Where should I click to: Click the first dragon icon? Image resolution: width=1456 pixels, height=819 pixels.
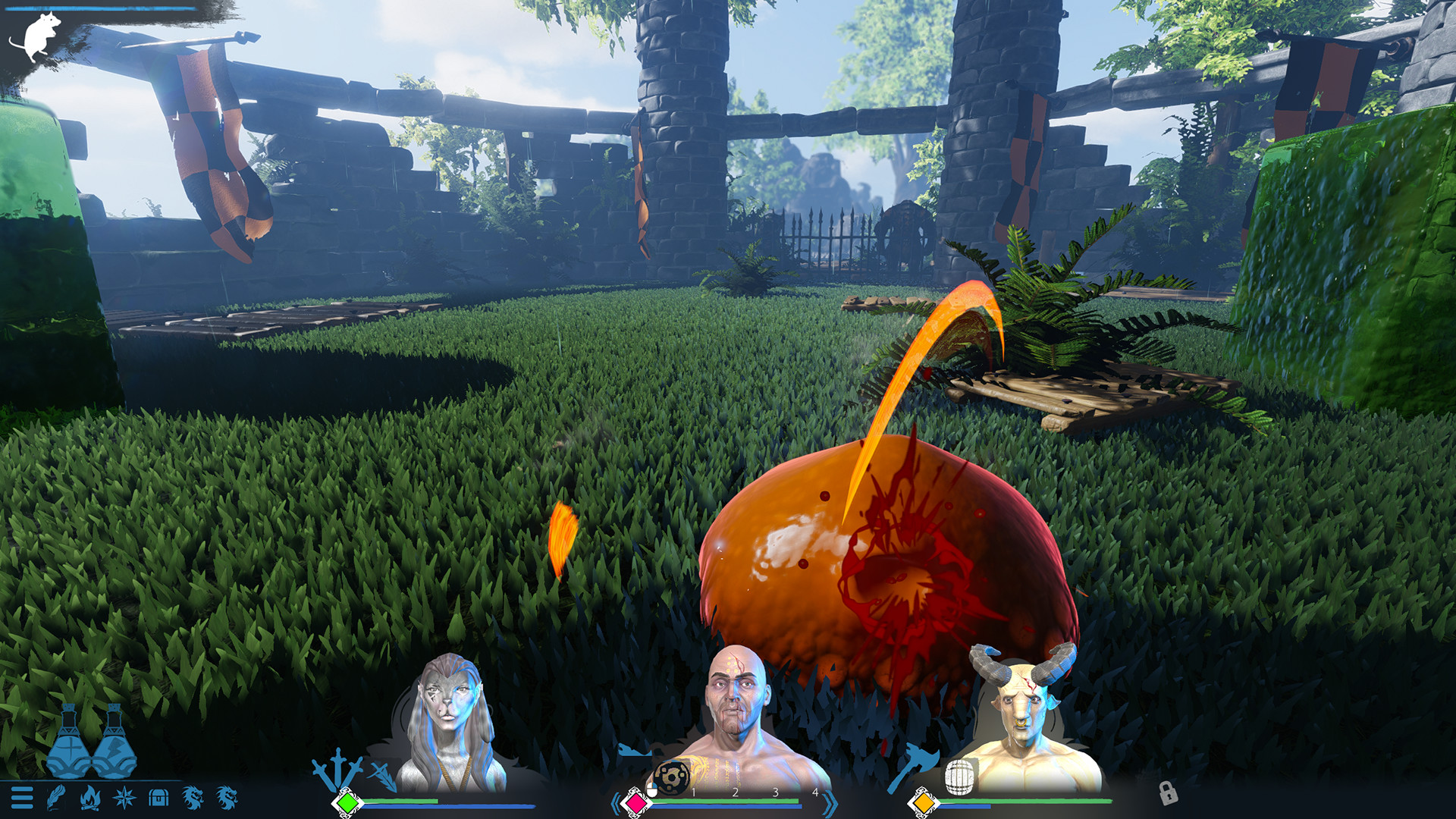pos(192,798)
